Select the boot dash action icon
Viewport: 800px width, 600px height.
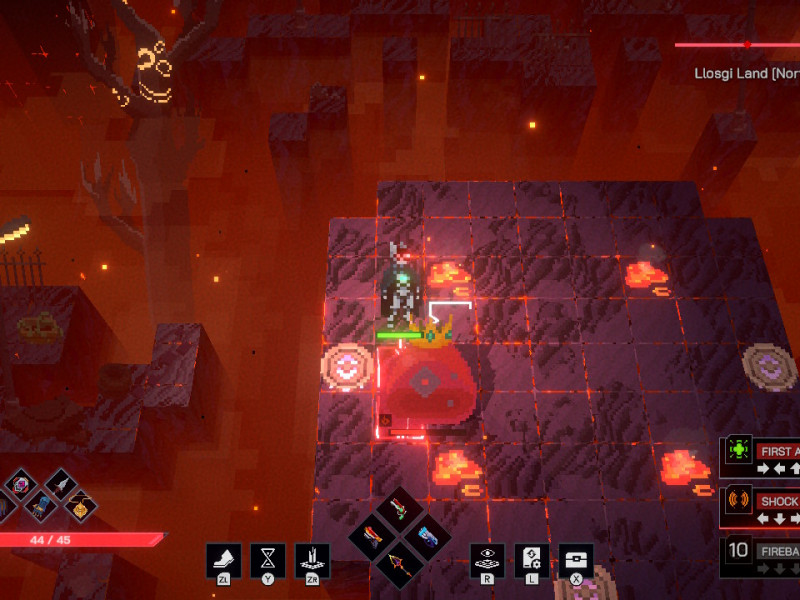(x=223, y=560)
